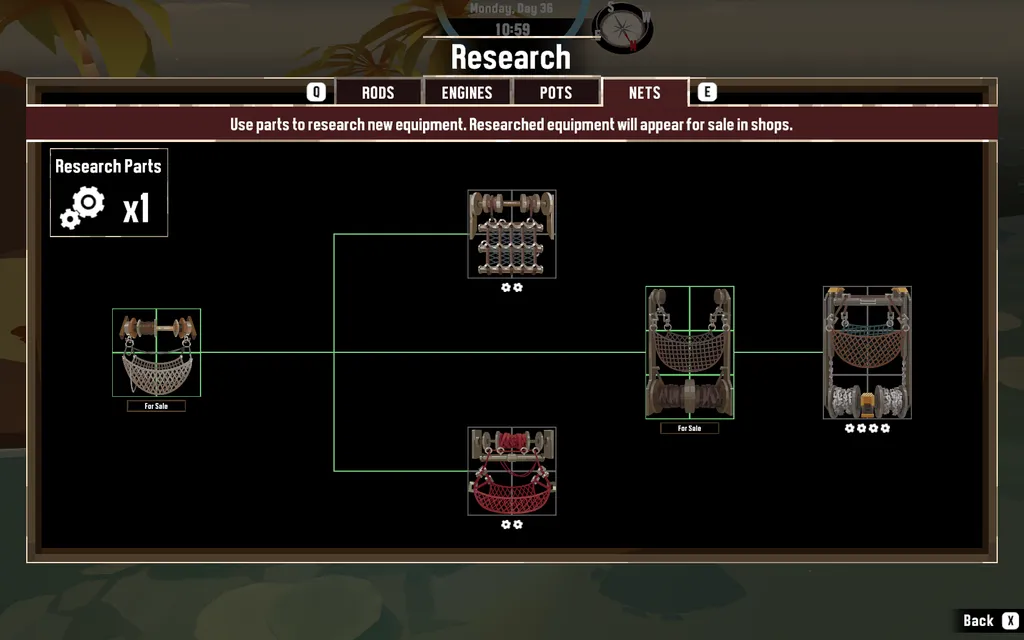Viewport: 1024px width, 640px height.
Task: Choose the red net research node
Action: click(512, 471)
